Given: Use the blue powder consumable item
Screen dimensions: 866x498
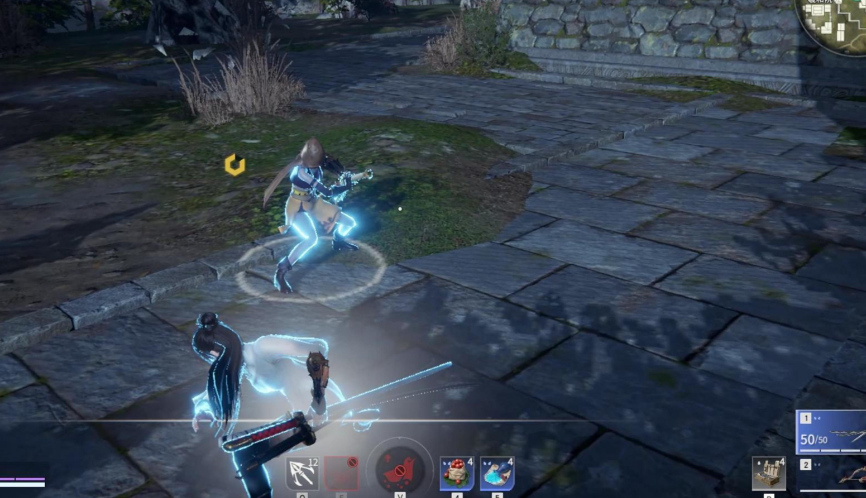Looking at the screenshot, I should click(x=497, y=474).
